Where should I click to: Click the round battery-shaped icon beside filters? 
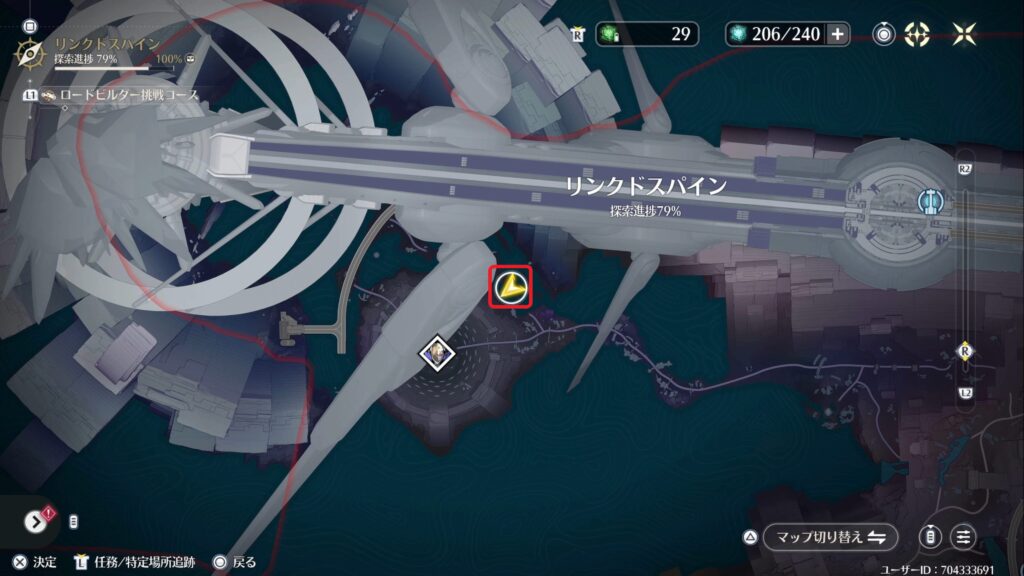click(931, 536)
